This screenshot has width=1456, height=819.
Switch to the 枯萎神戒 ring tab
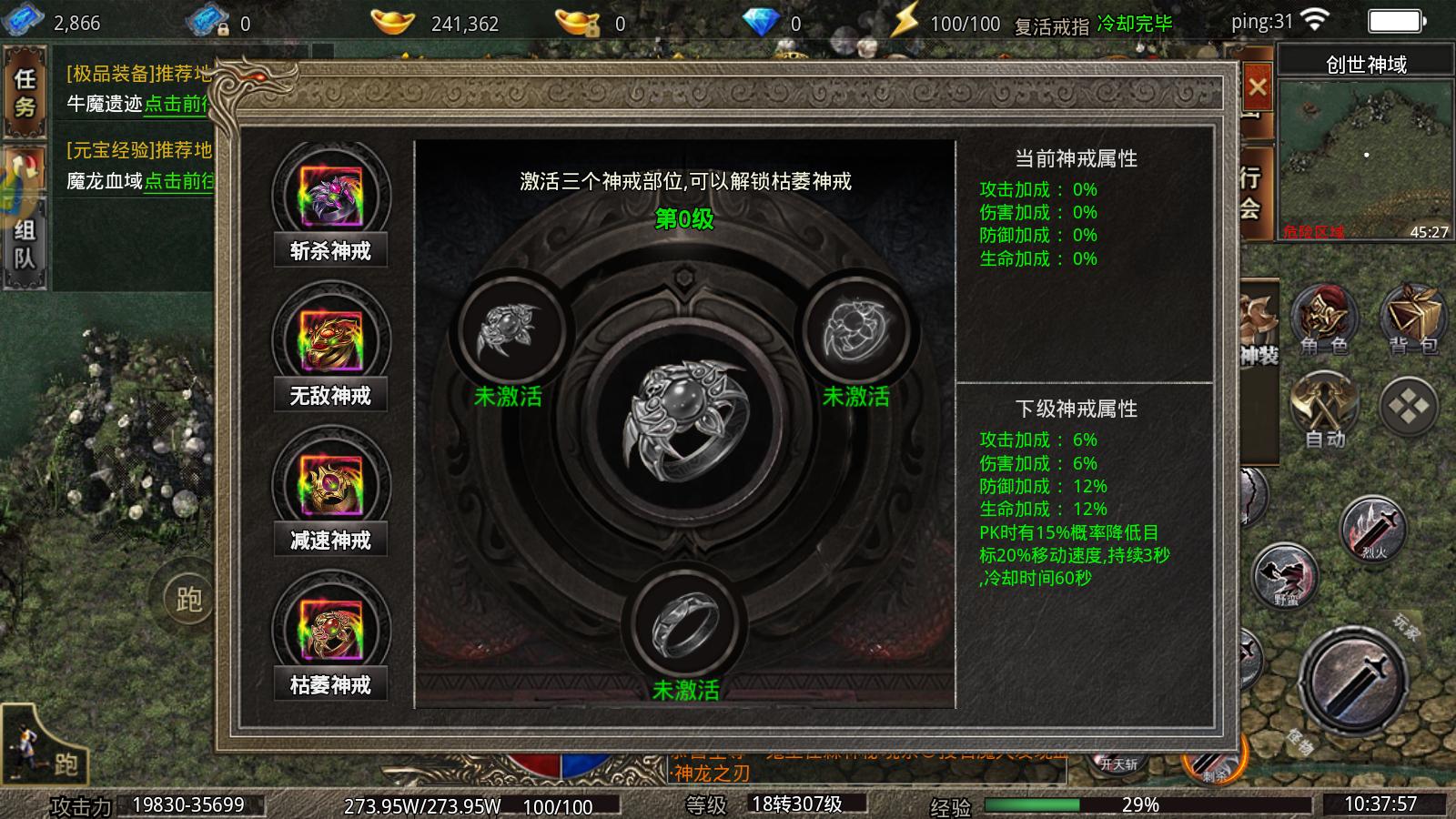(329, 637)
